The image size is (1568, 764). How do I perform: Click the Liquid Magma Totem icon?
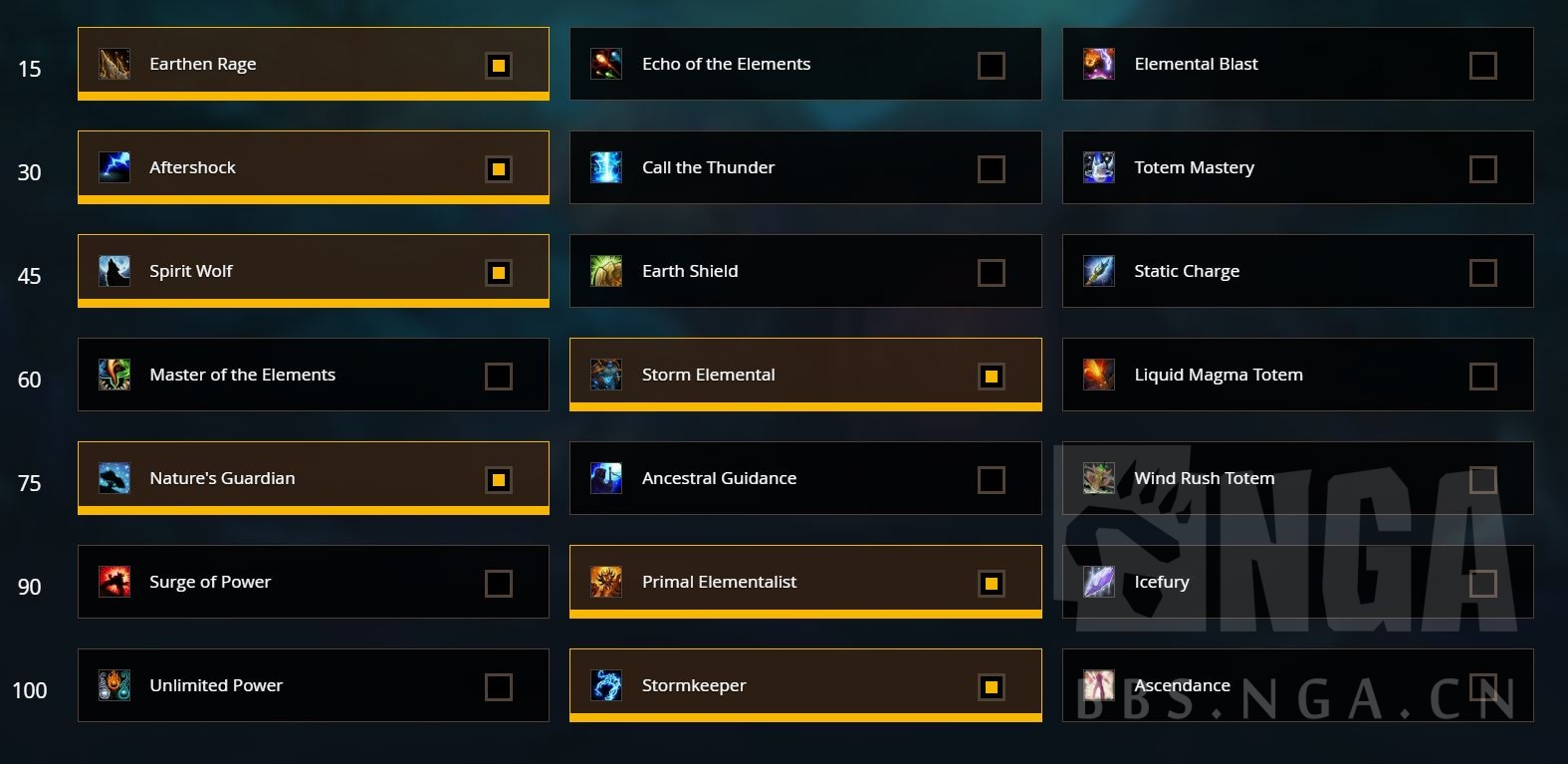click(1097, 375)
